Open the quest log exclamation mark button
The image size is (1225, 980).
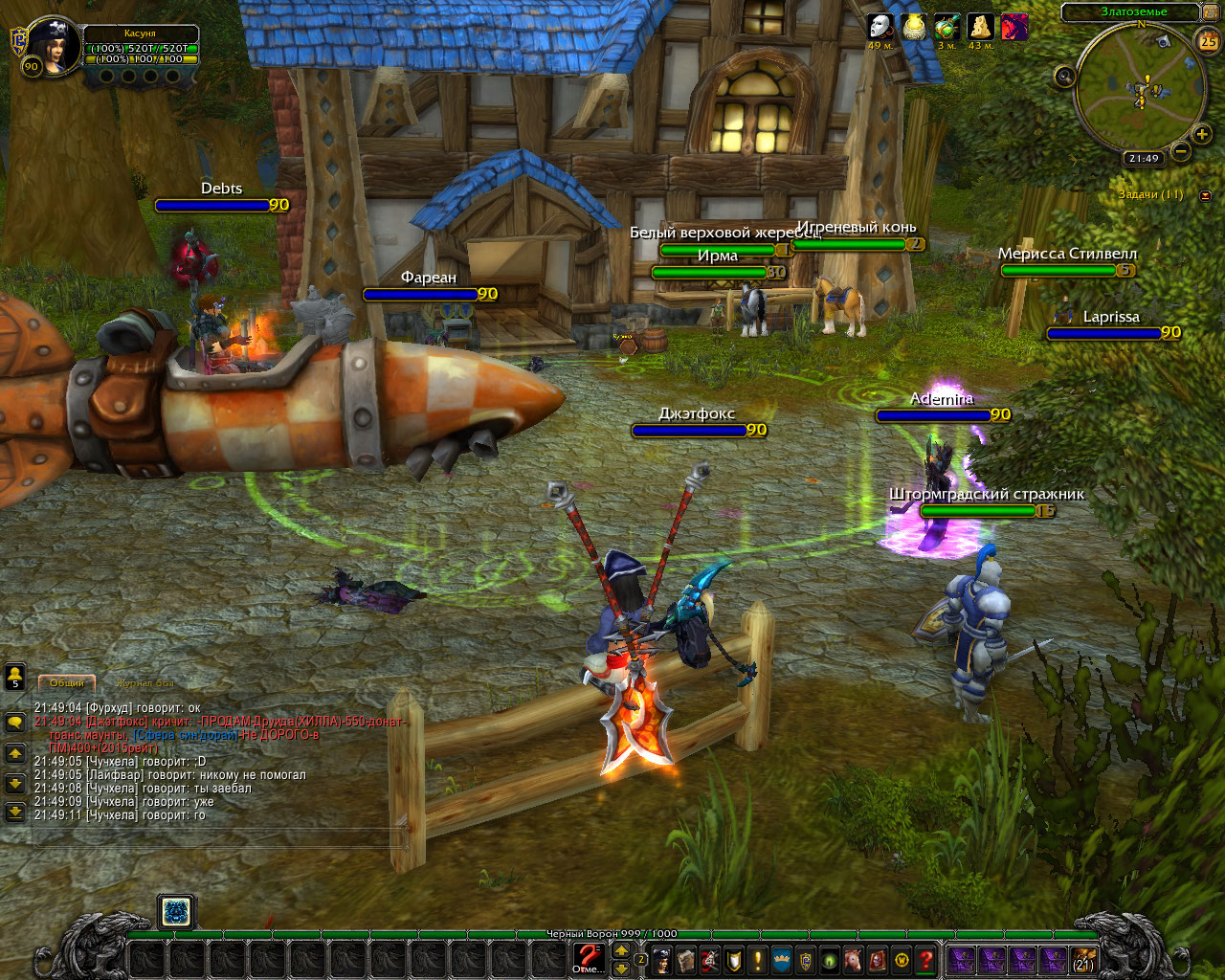pos(758,960)
